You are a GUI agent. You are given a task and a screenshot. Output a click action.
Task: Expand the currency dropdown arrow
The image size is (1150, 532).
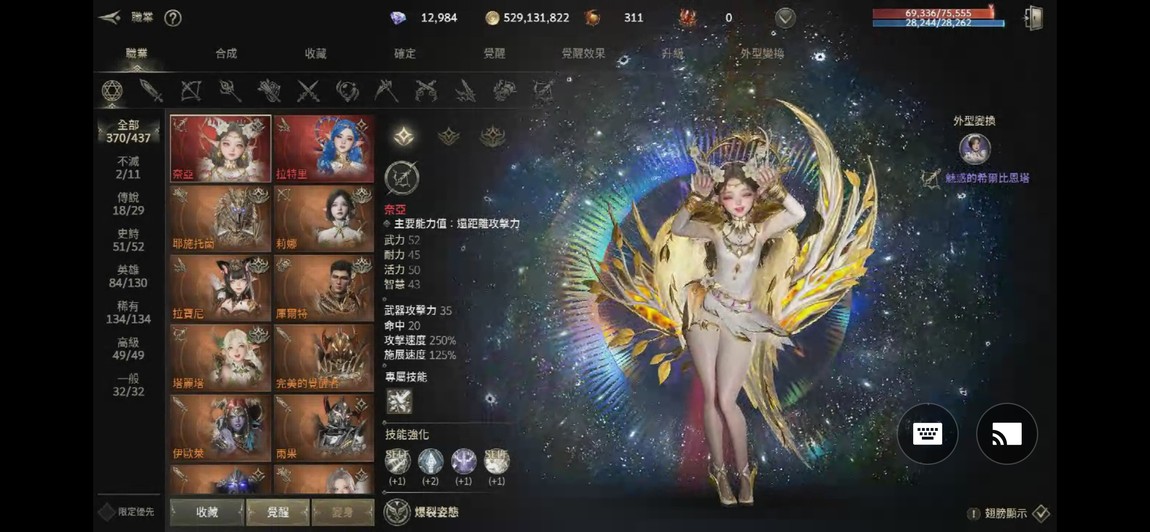coord(785,18)
